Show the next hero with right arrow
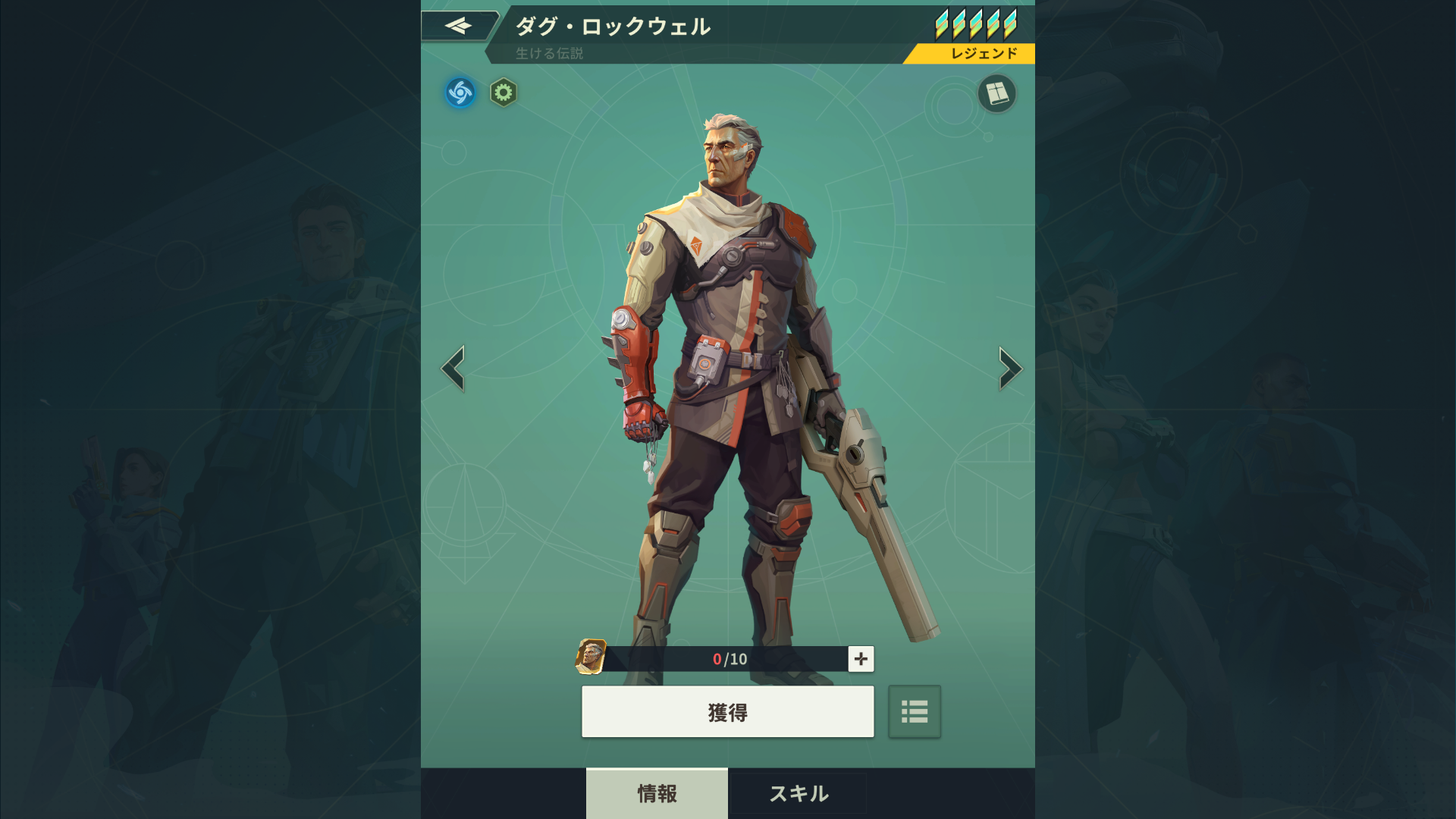The height and width of the screenshot is (819, 1456). (x=1009, y=369)
